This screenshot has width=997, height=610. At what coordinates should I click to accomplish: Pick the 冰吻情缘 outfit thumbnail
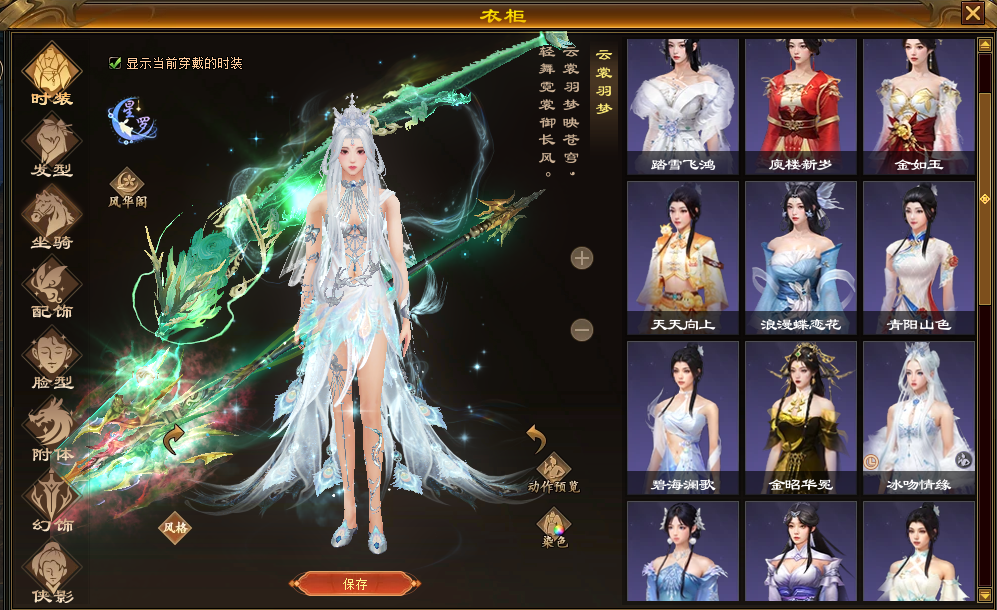[x=918, y=418]
